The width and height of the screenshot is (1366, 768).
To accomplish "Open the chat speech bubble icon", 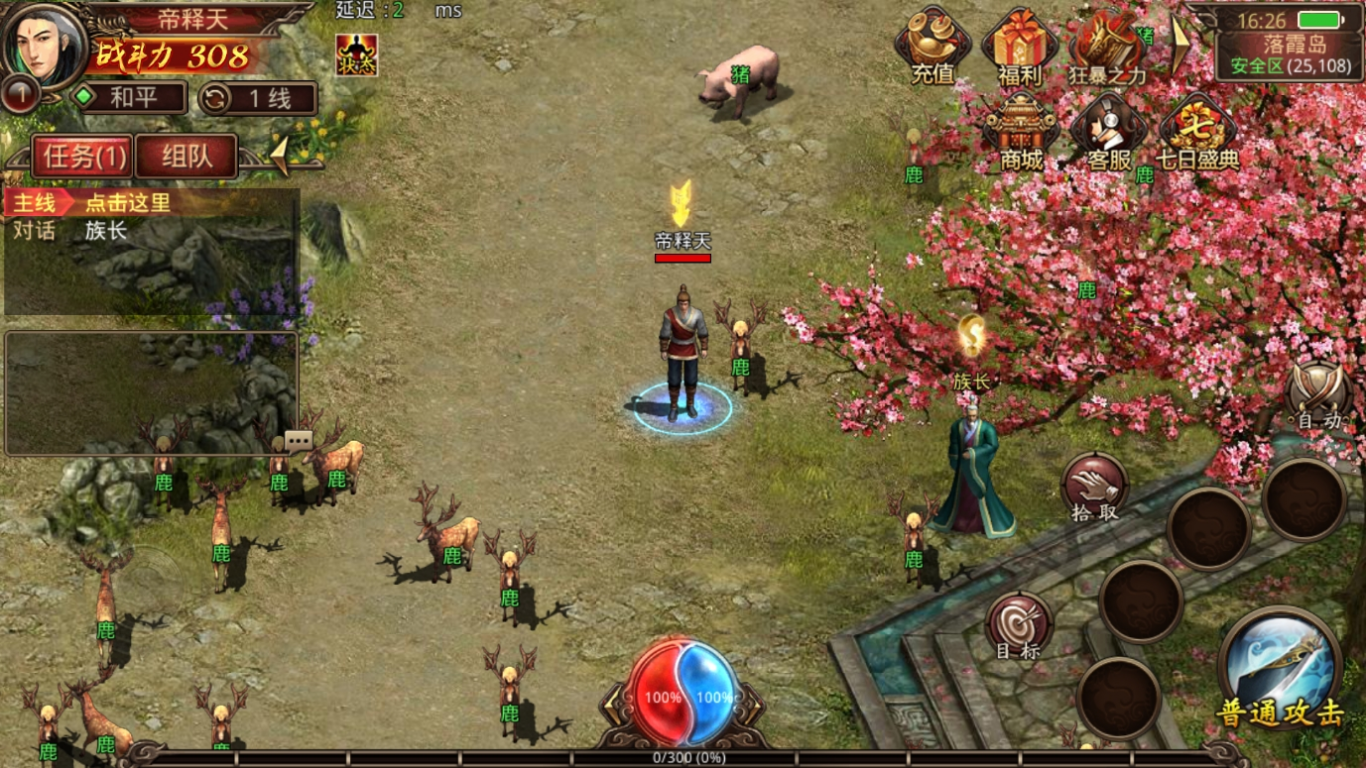I will point(299,440).
